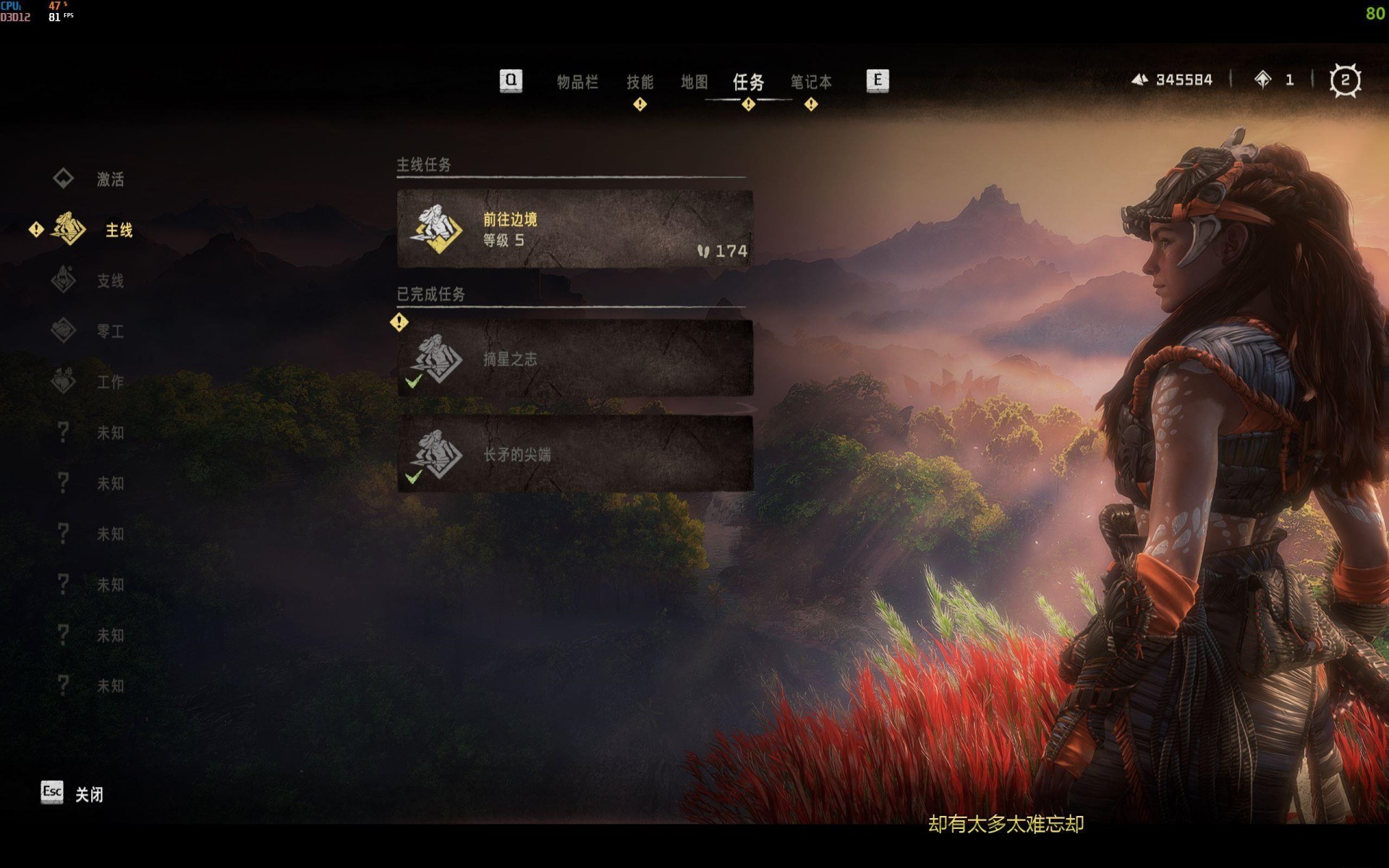
Task: Open the 支线 side quest category
Action: coord(109,281)
